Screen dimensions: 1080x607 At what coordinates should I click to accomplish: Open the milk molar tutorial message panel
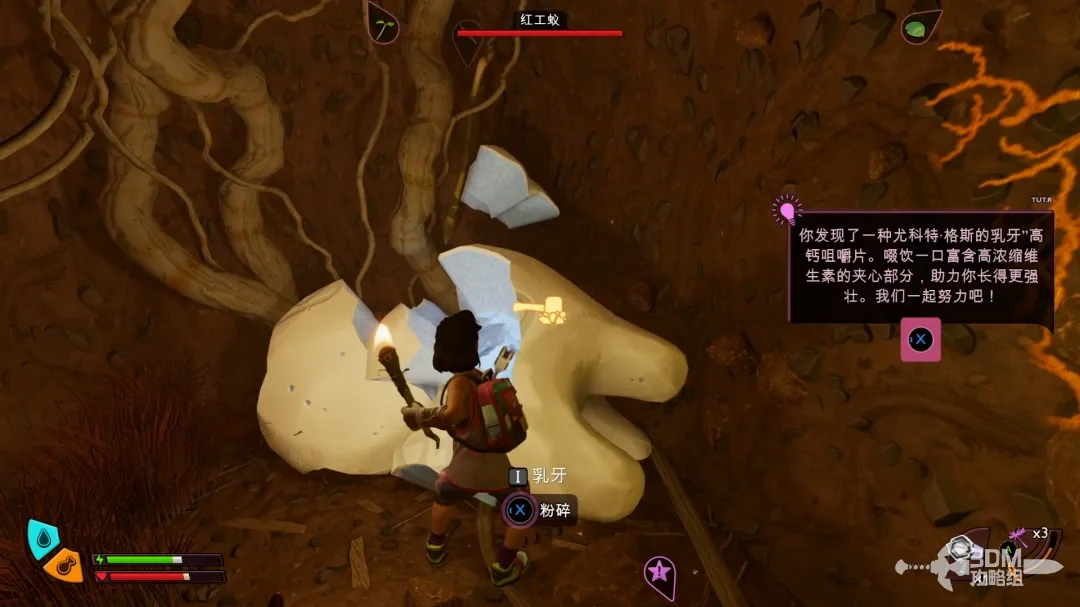[920, 267]
